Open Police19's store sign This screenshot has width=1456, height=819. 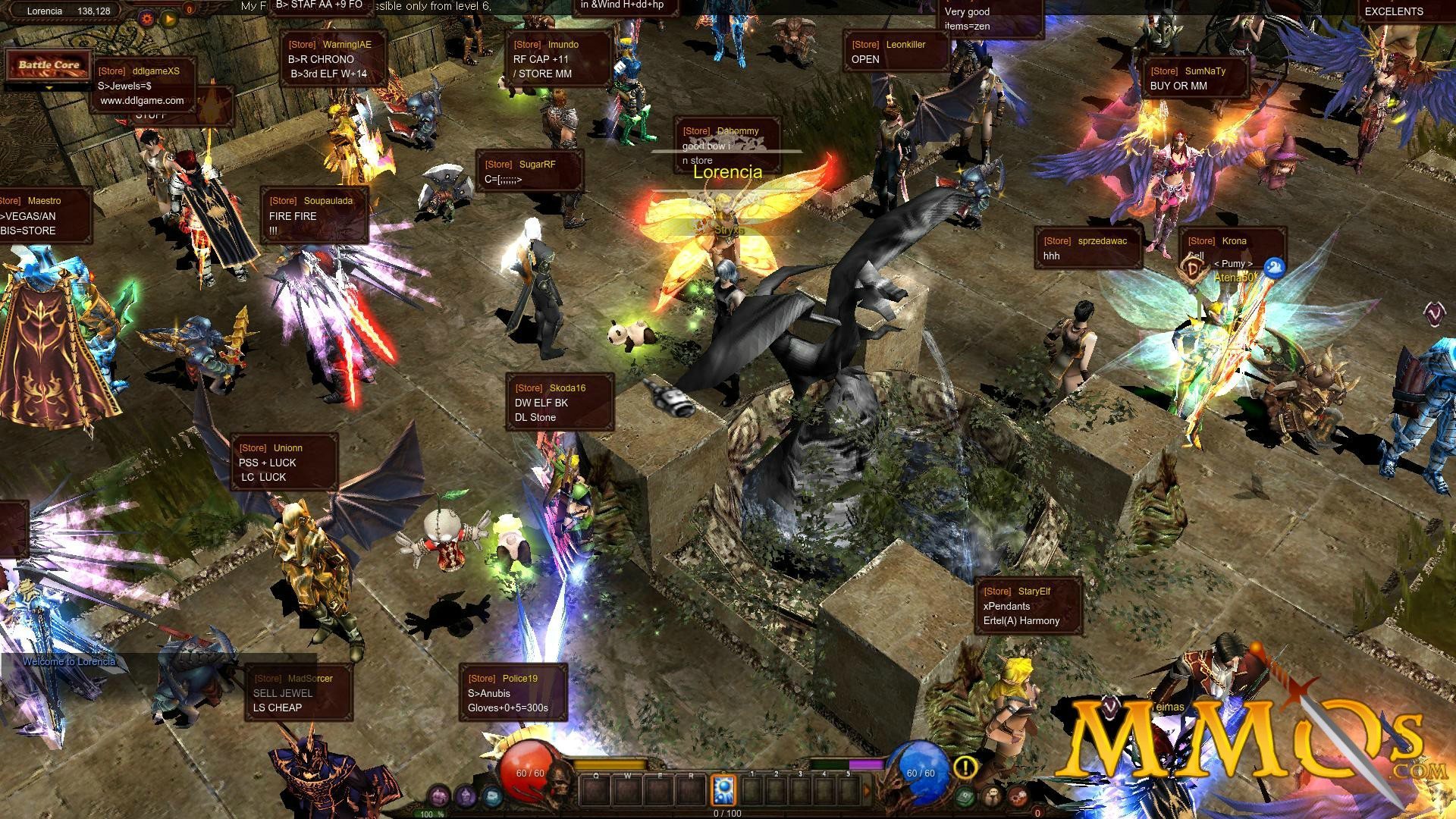[x=513, y=693]
